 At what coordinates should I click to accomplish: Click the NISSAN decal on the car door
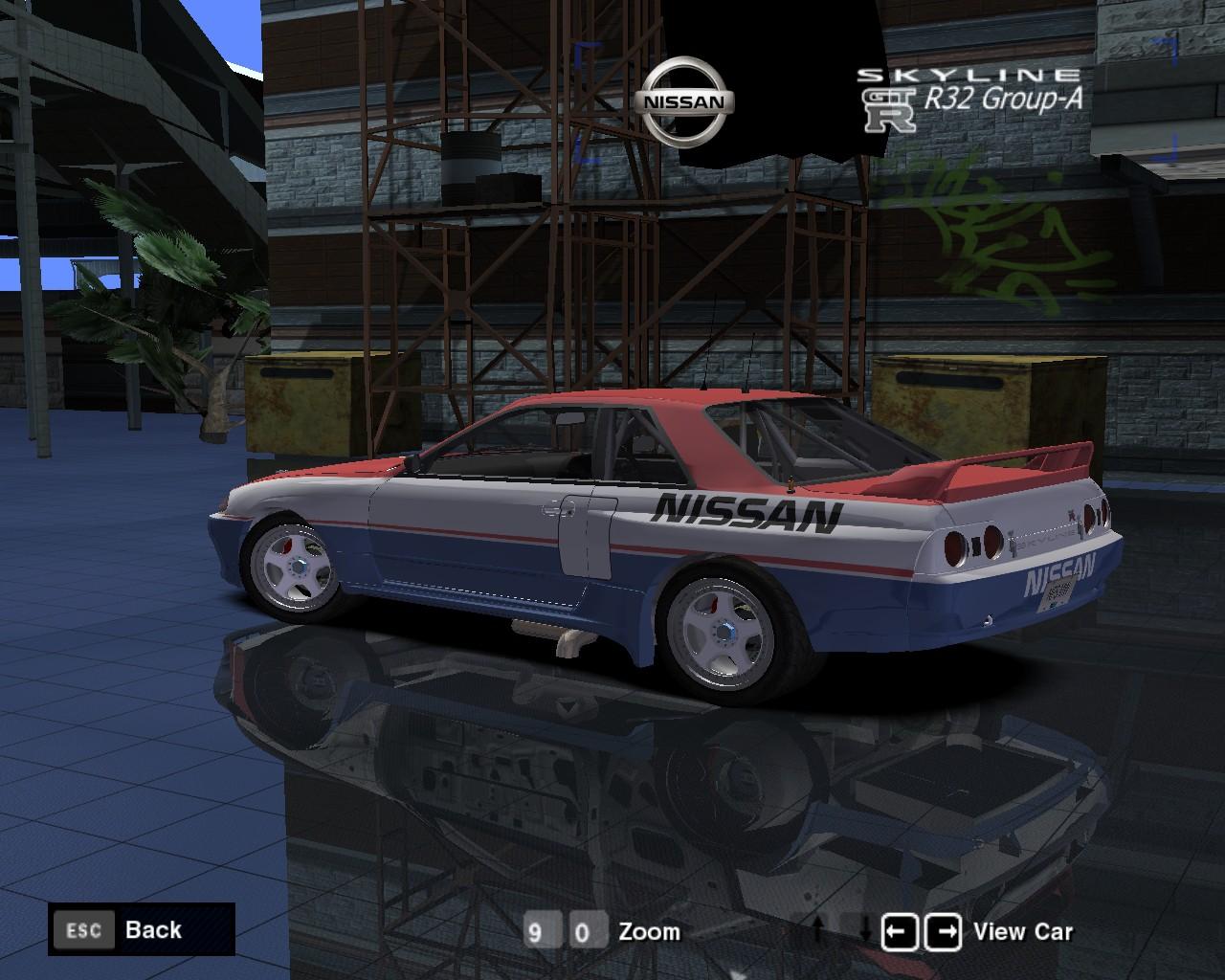748,514
